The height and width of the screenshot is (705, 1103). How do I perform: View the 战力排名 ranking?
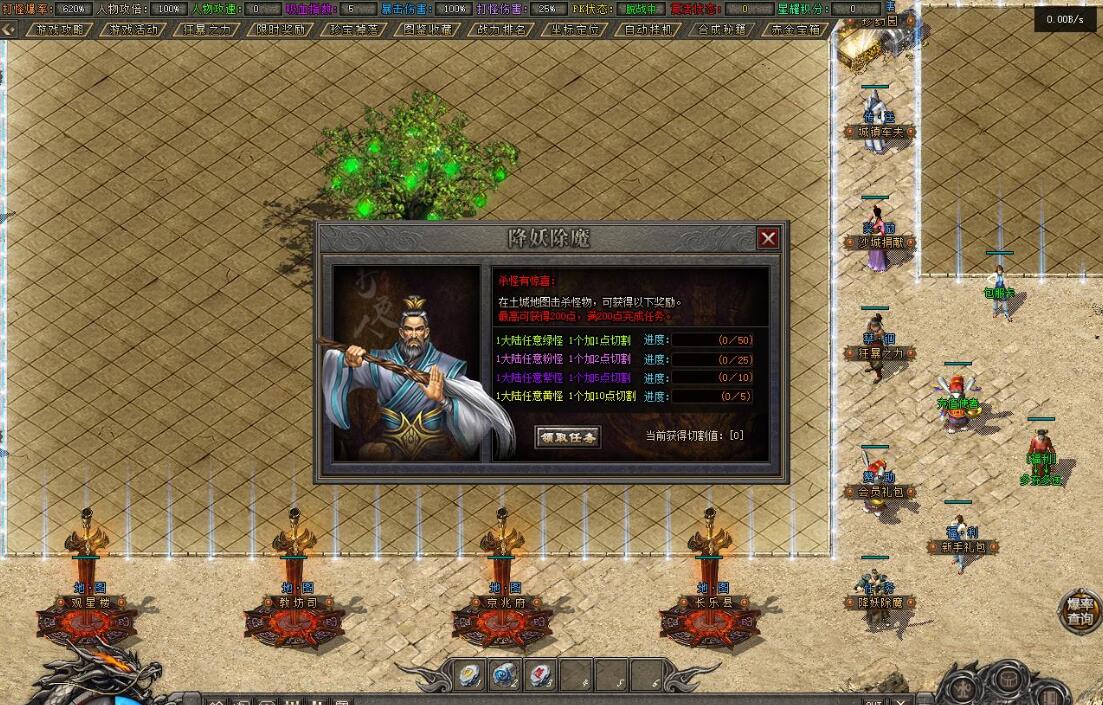(501, 30)
